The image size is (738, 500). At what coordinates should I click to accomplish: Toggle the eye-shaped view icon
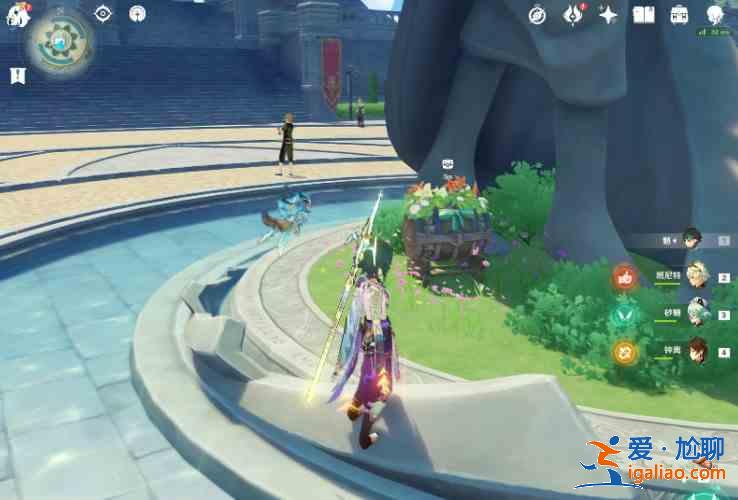point(103,13)
